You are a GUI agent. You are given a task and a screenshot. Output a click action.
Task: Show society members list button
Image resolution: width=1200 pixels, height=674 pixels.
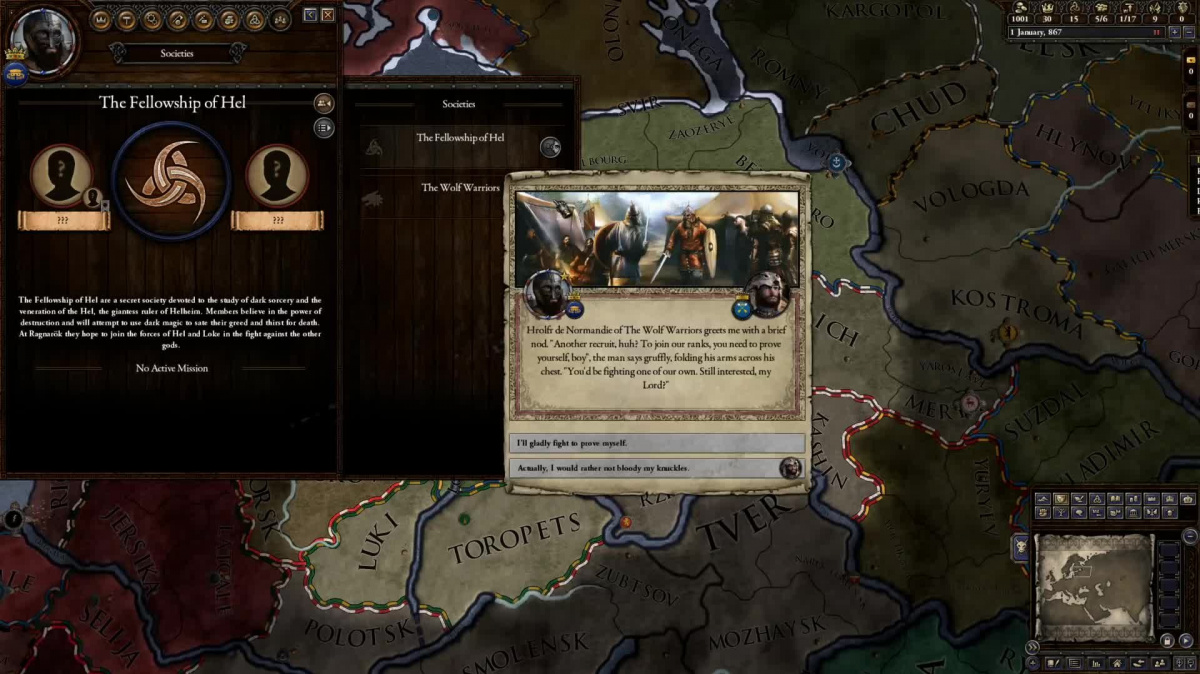pos(324,127)
